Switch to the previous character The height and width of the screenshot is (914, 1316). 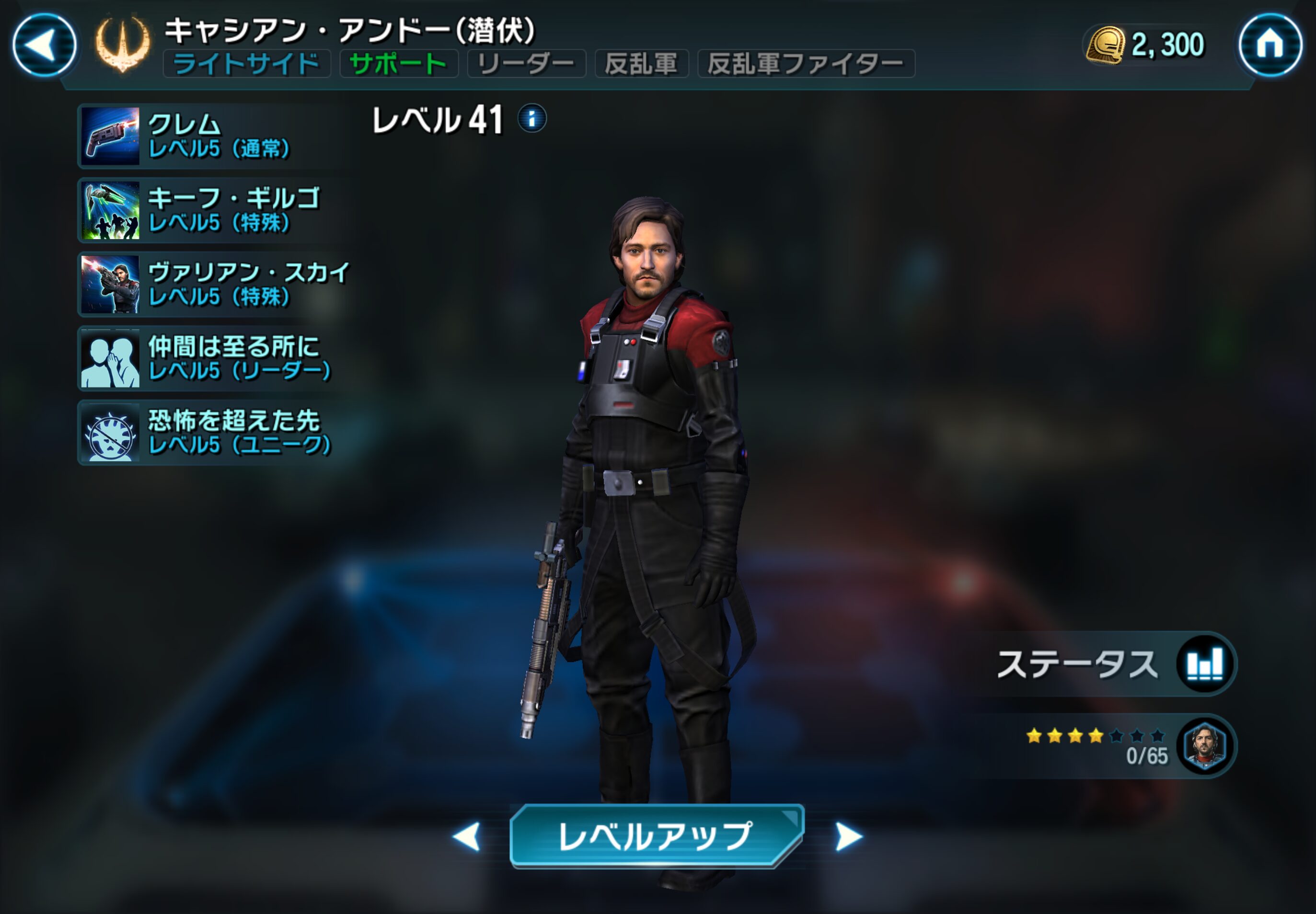467,837
